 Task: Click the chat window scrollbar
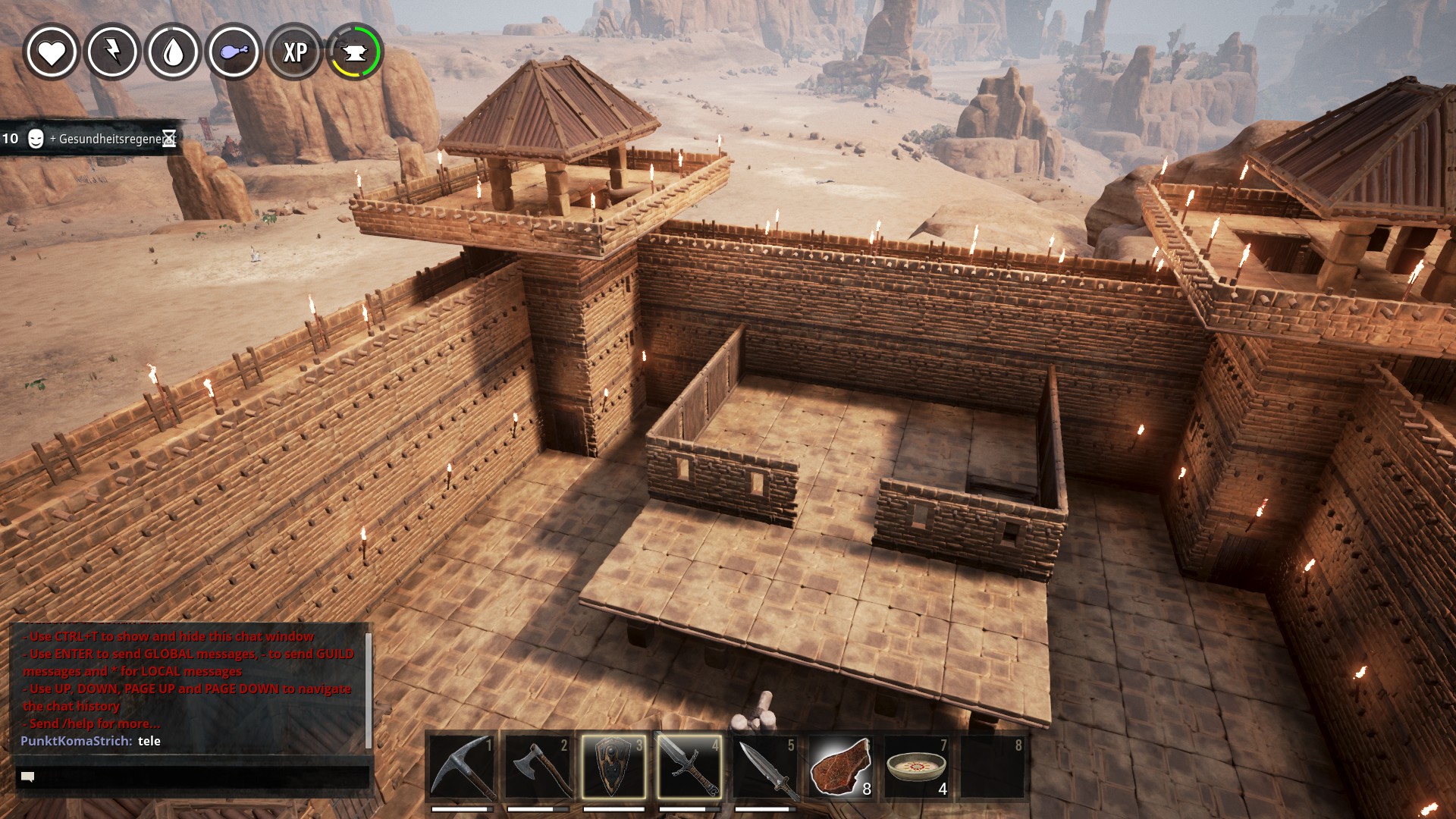pyautogui.click(x=369, y=689)
